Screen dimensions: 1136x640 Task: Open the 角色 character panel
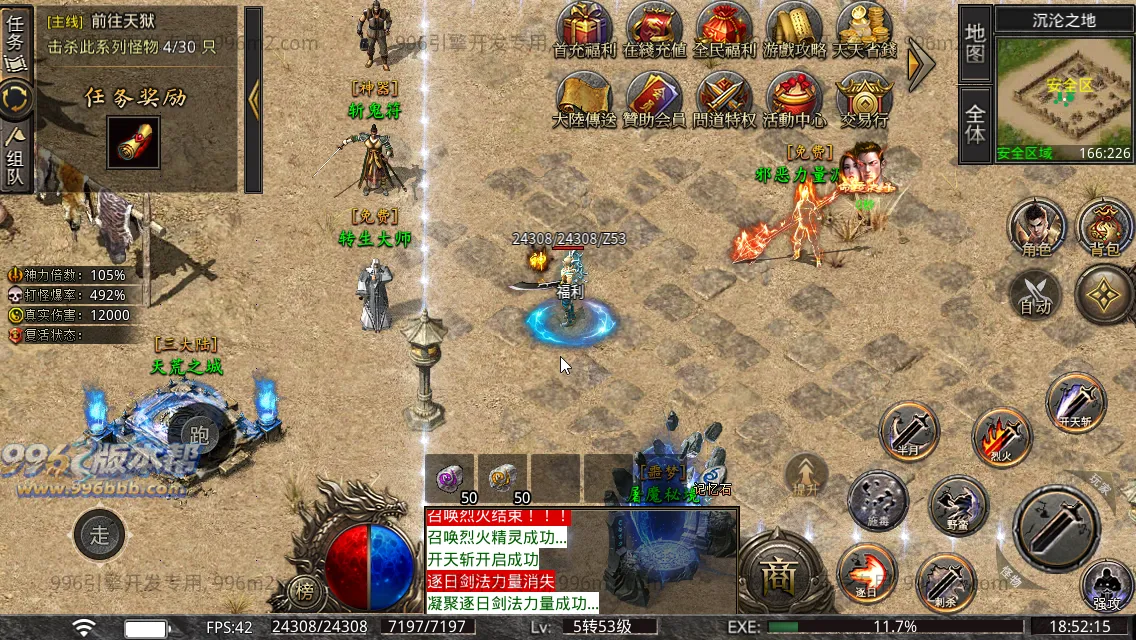[x=1036, y=228]
